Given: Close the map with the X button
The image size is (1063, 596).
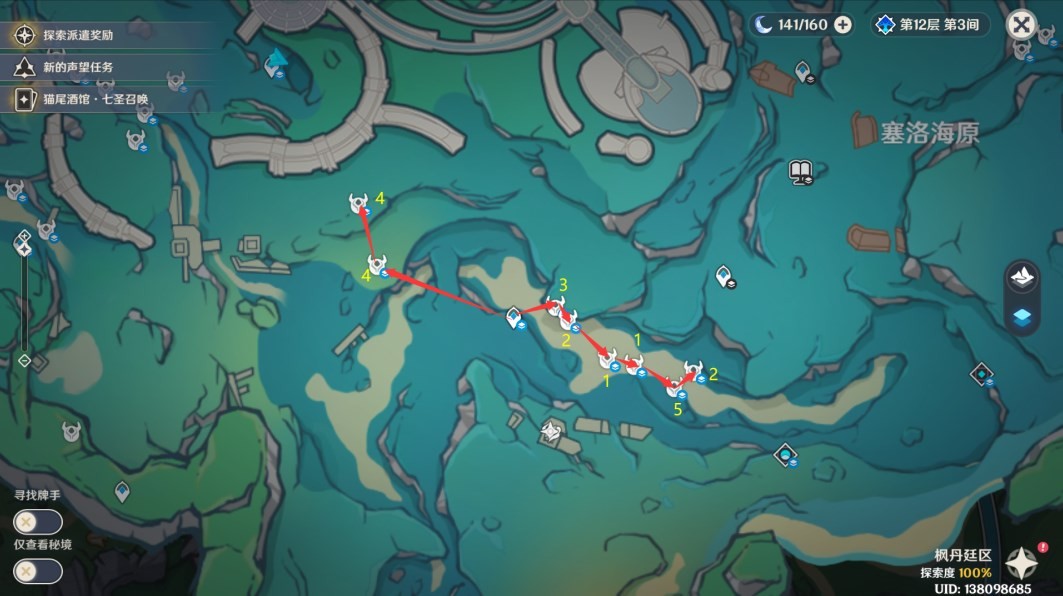Looking at the screenshot, I should pyautogui.click(x=1021, y=25).
